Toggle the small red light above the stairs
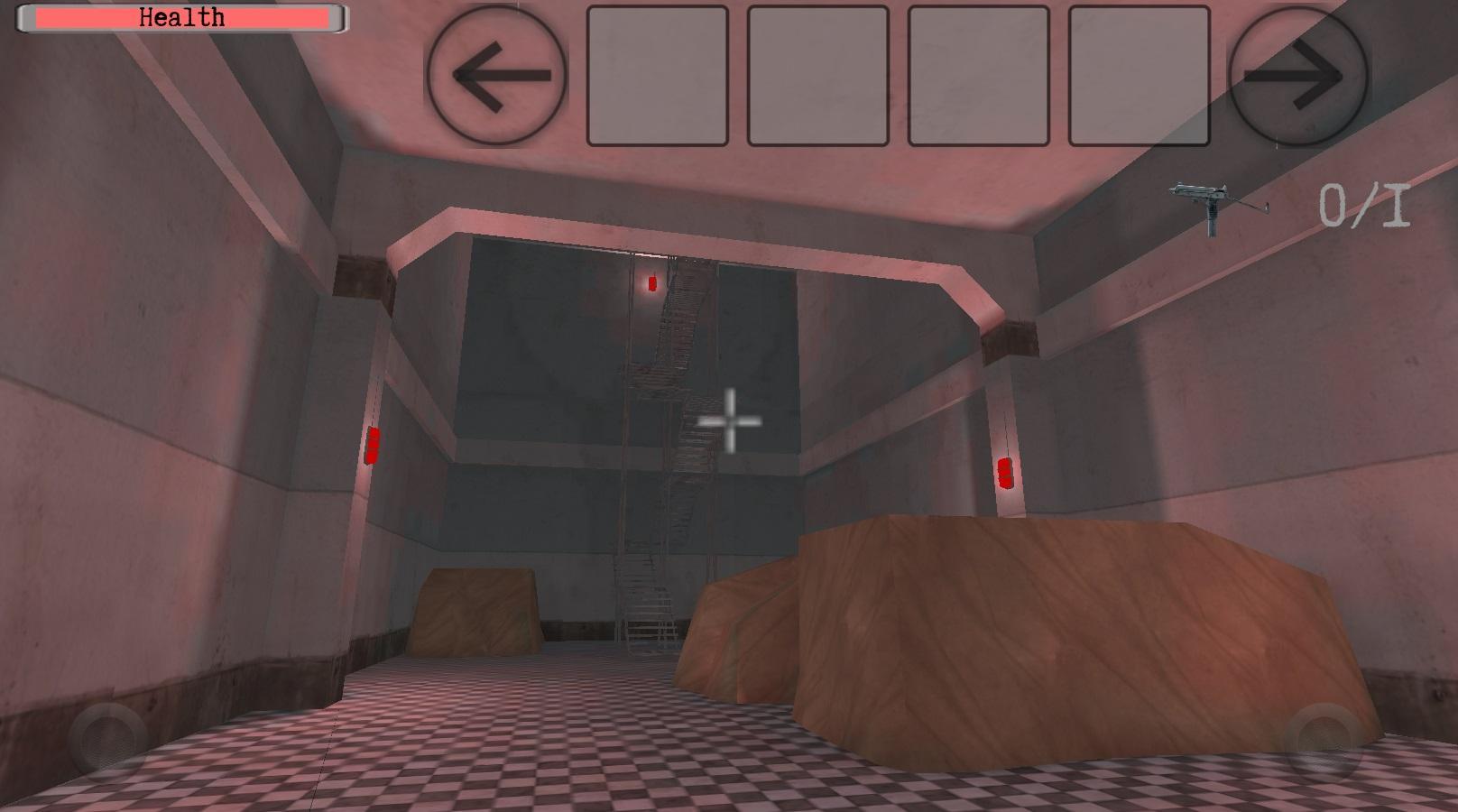This screenshot has width=1458, height=812. tap(651, 283)
